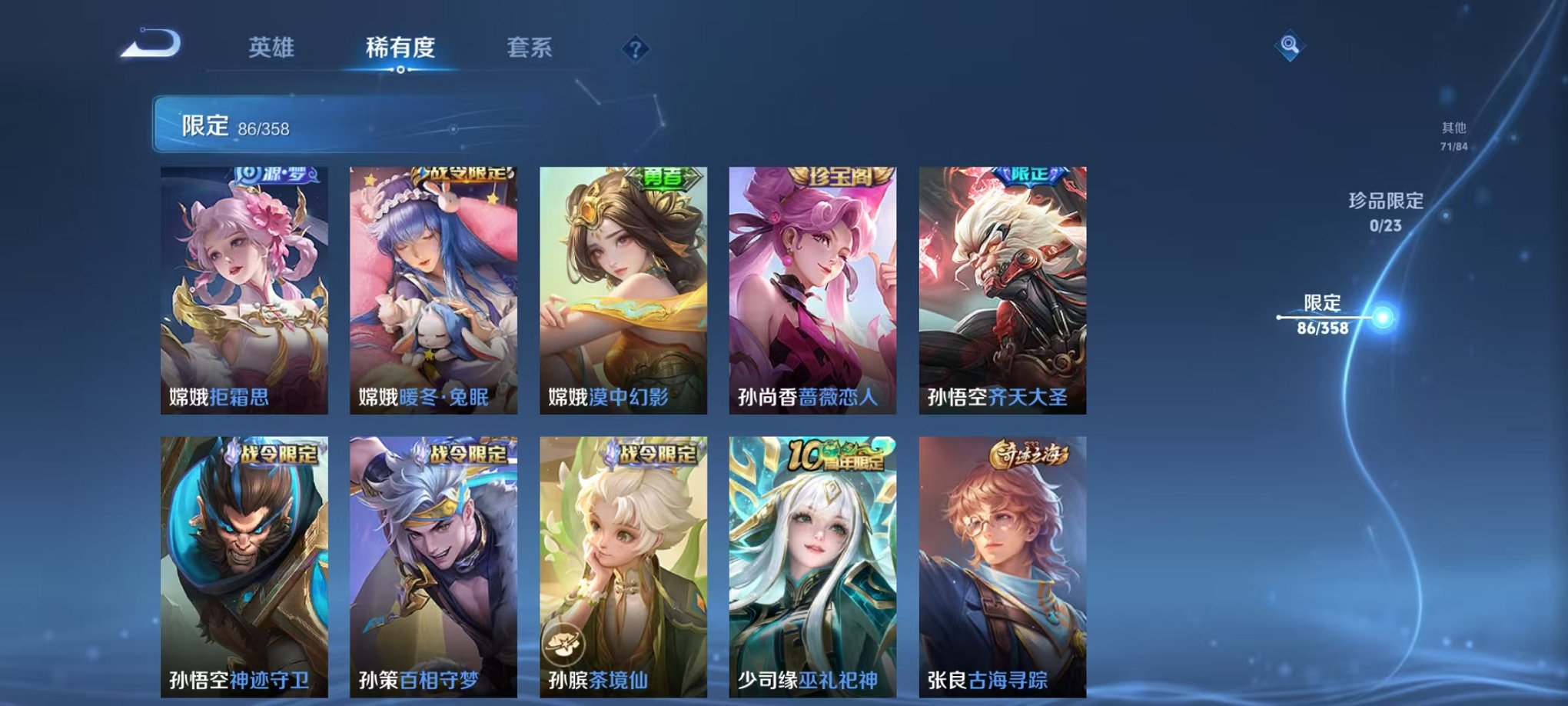Switch to the 英雄 tab

point(273,48)
